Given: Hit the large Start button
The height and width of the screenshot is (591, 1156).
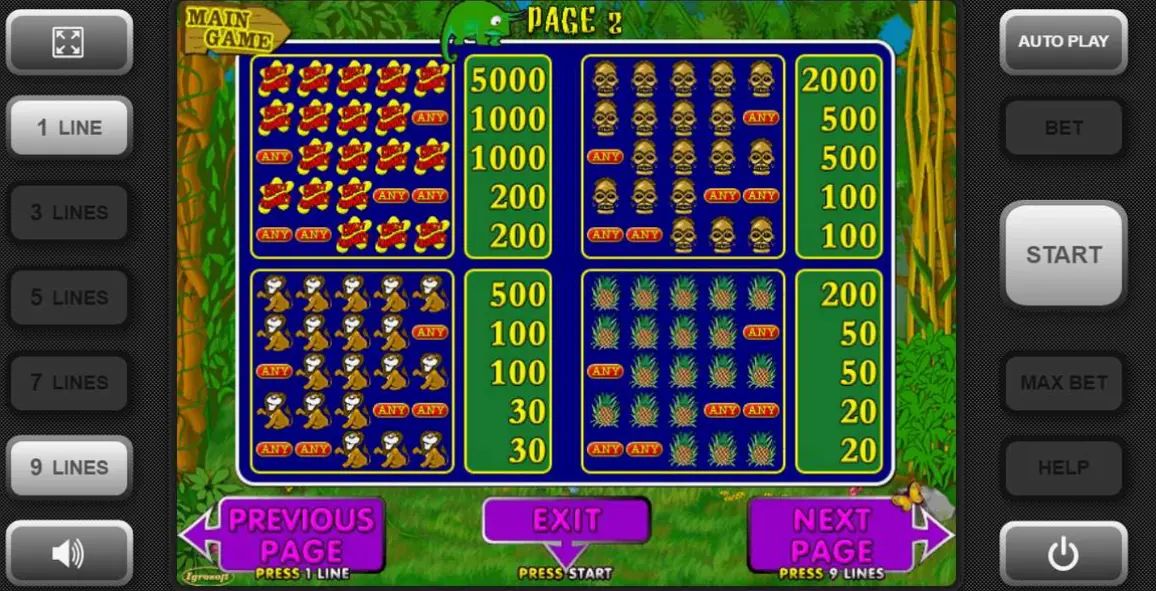Looking at the screenshot, I should 1063,254.
